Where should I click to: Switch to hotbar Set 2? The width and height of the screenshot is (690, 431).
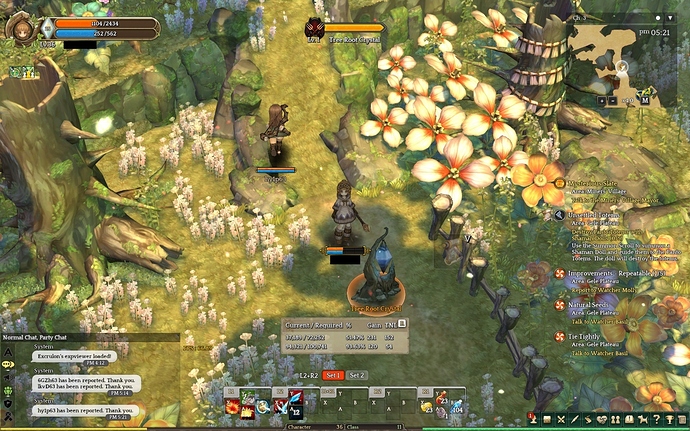[x=357, y=375]
